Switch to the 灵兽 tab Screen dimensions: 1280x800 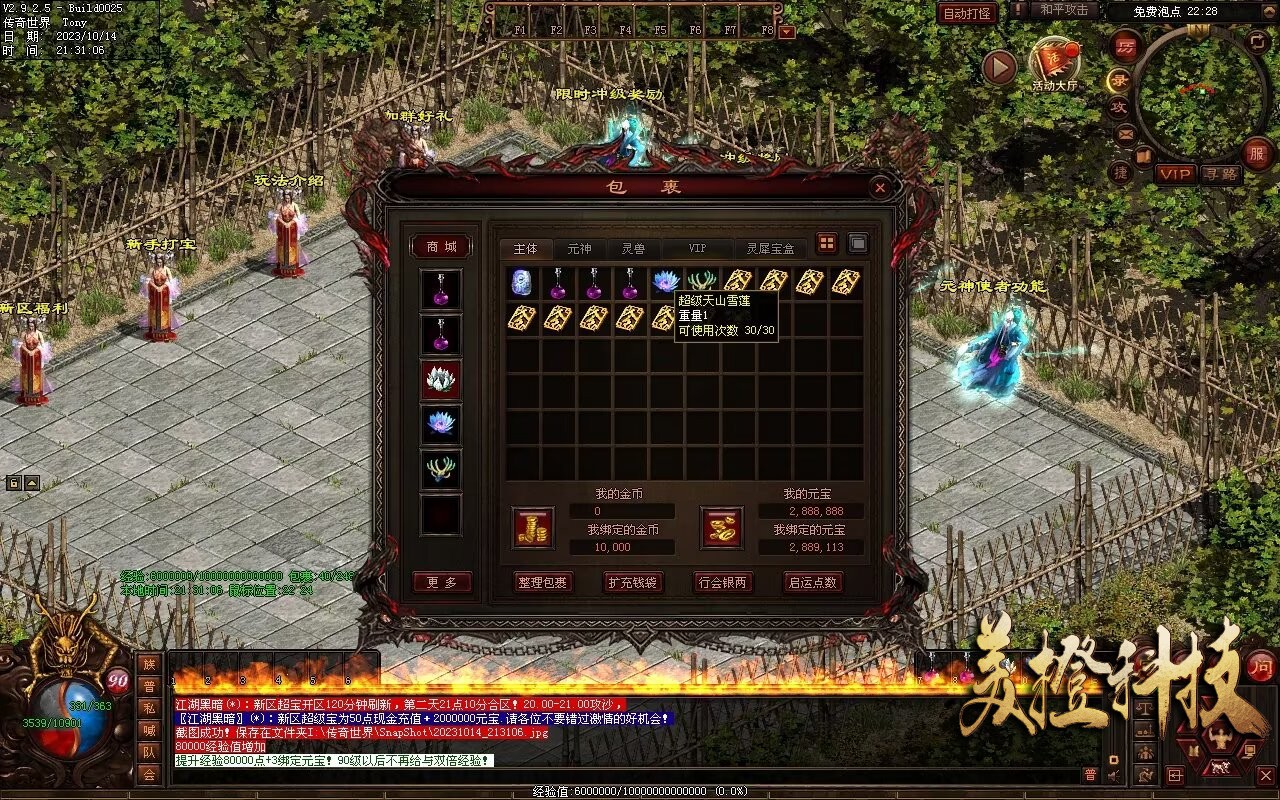[633, 248]
